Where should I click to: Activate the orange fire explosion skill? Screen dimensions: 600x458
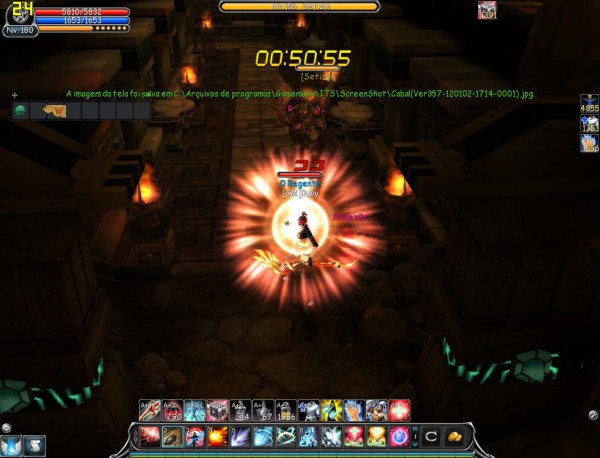coord(218,436)
